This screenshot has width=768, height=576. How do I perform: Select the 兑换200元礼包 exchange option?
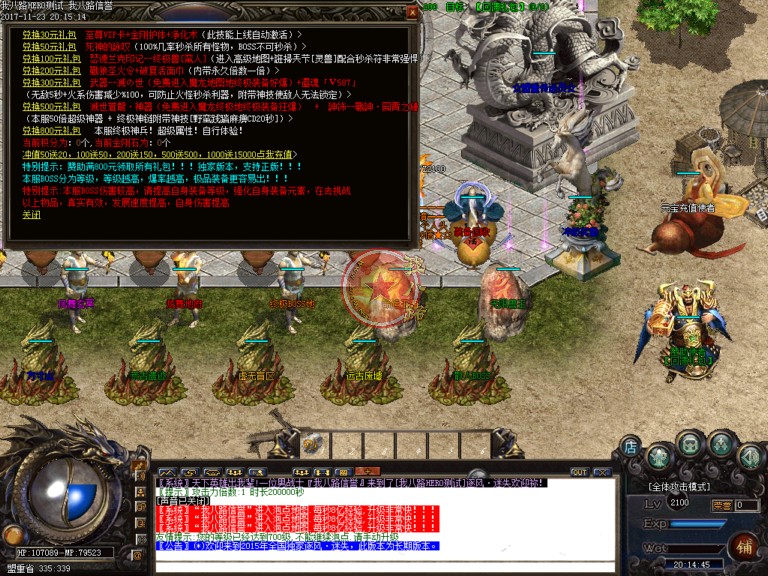(41, 71)
